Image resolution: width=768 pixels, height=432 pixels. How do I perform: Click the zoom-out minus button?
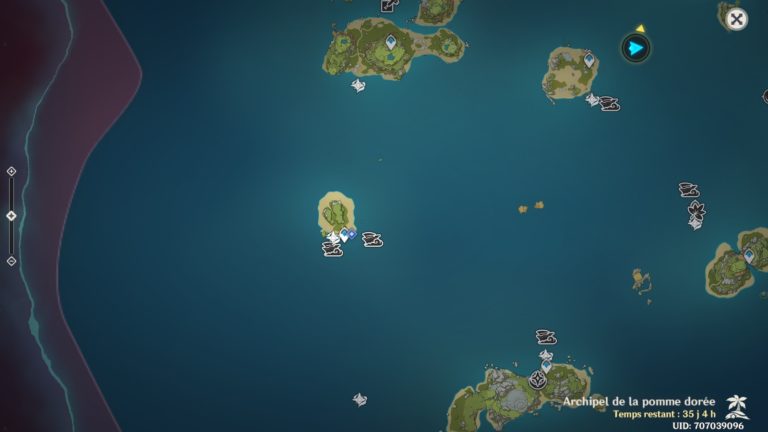tap(11, 261)
